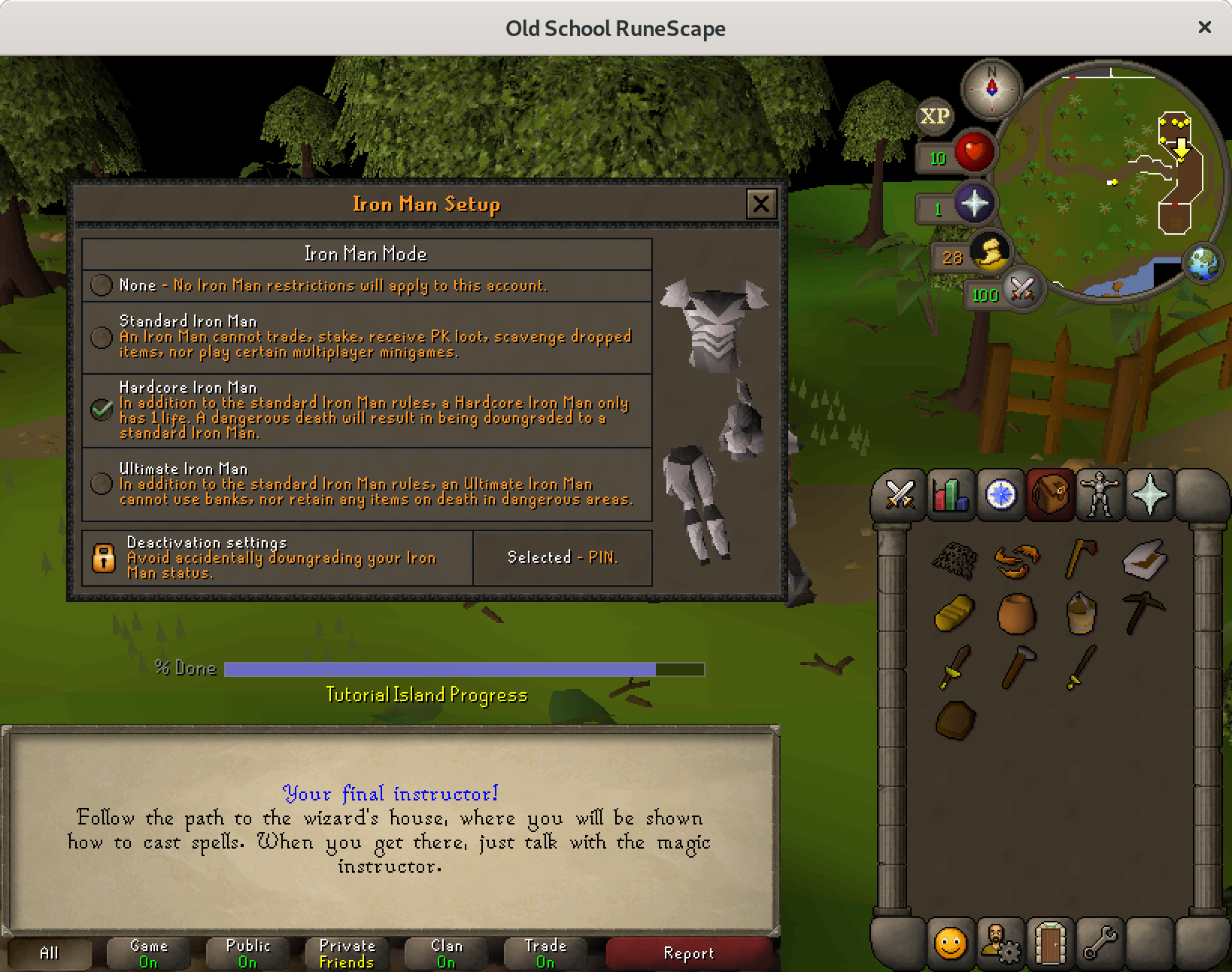Show the Worn Equipment tab
Viewport: 1232px width, 972px height.
click(1100, 495)
